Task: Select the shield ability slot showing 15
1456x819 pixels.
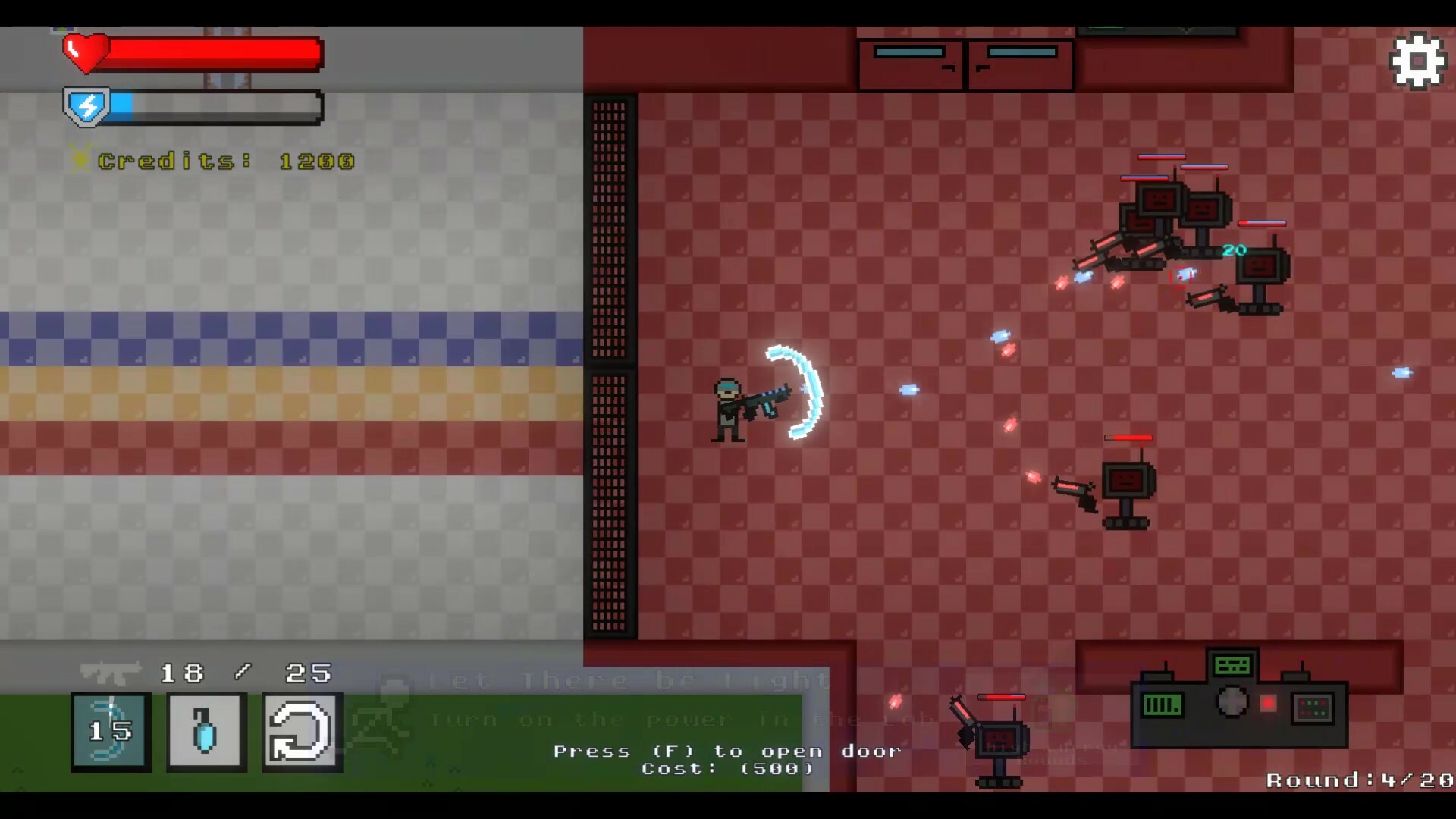Action: pyautogui.click(x=109, y=733)
